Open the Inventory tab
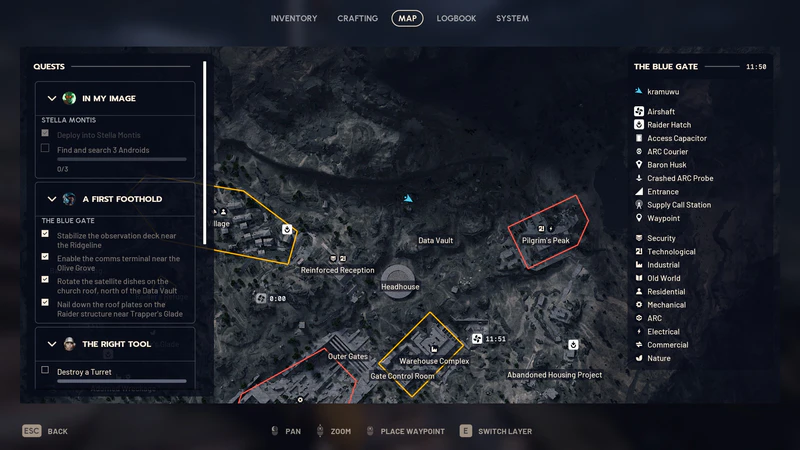 (293, 18)
